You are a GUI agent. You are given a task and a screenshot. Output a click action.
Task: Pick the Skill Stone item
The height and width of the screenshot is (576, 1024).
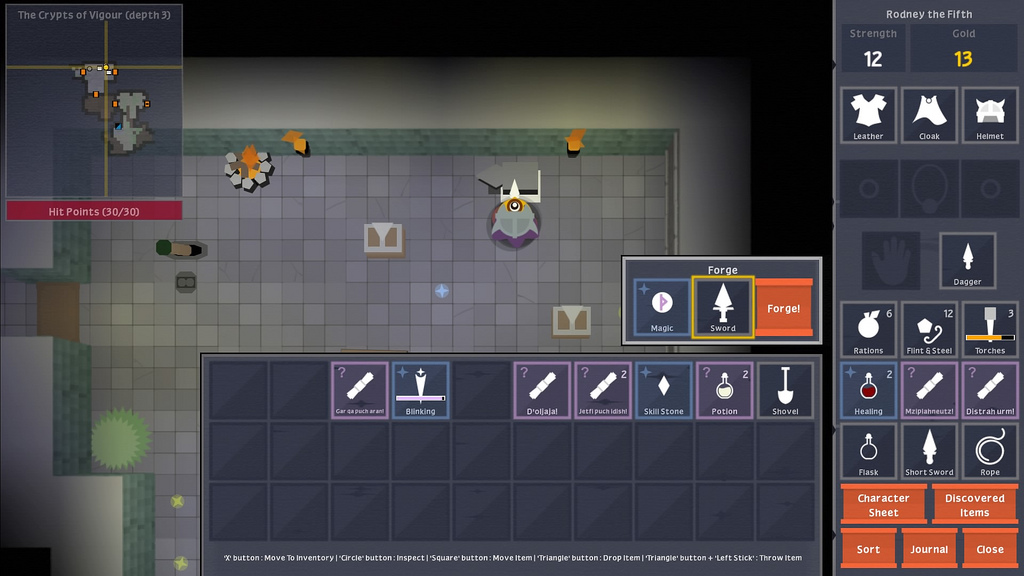664,390
